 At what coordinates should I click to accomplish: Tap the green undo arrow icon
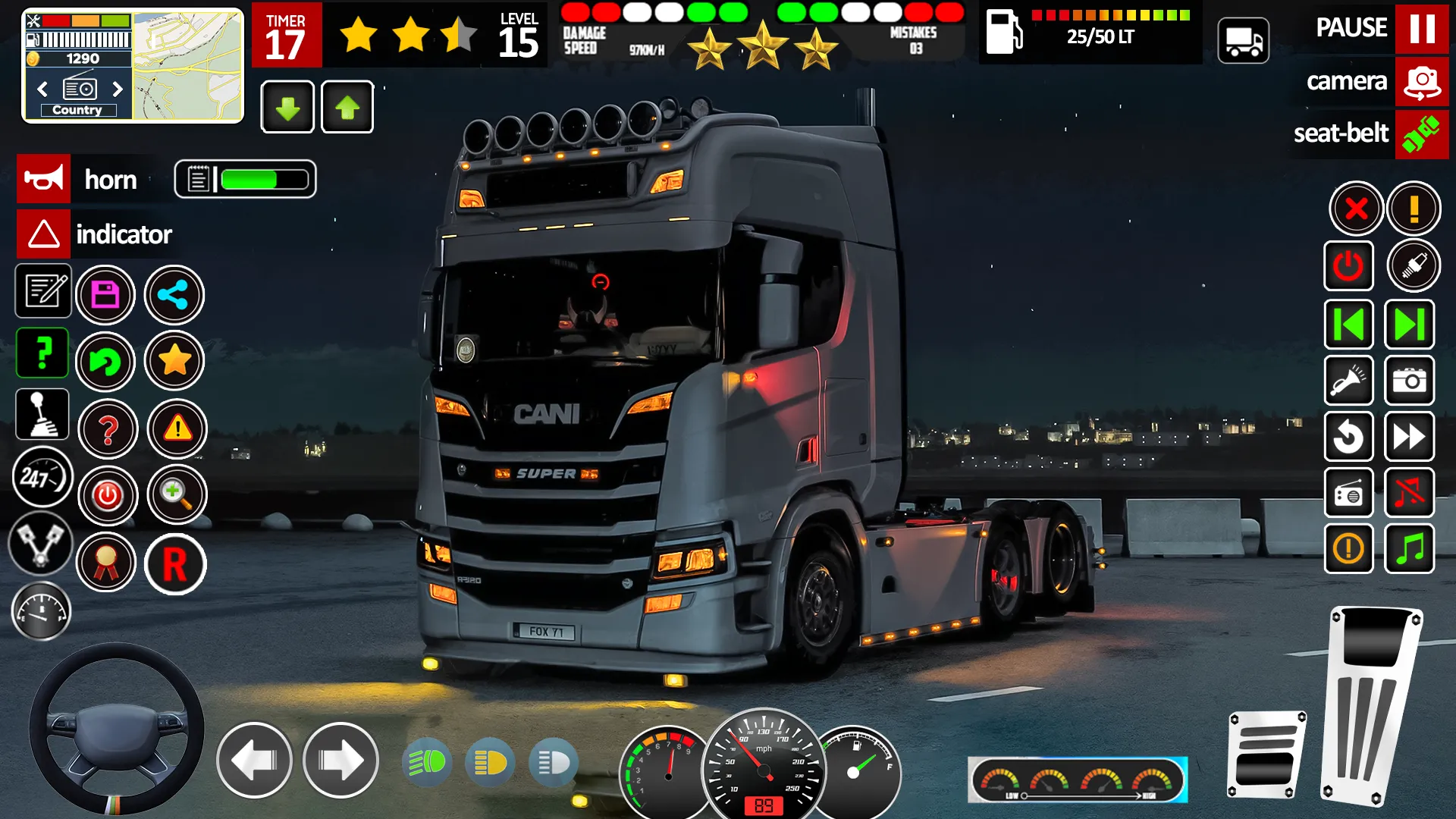tap(107, 362)
